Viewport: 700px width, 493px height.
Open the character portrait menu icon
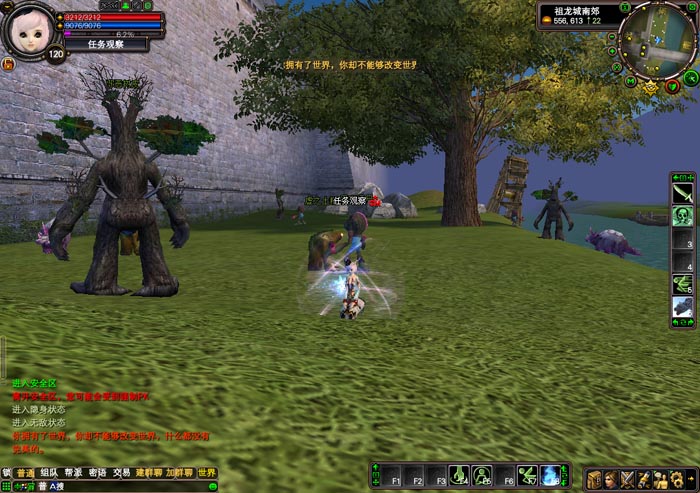(x=611, y=479)
